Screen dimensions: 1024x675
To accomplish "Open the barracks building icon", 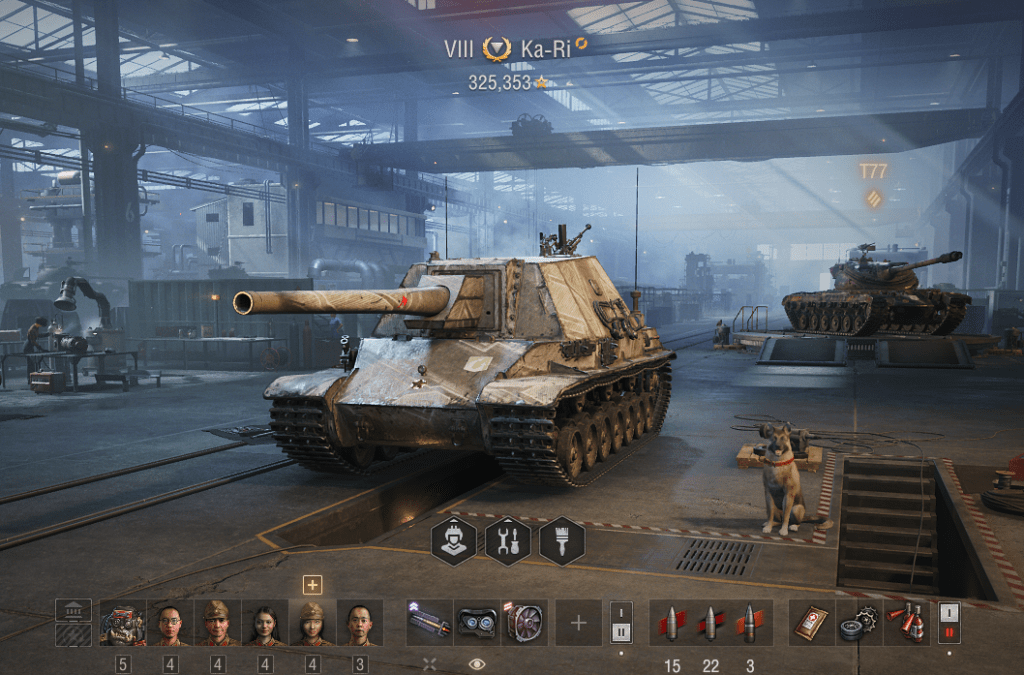I will click(x=73, y=610).
